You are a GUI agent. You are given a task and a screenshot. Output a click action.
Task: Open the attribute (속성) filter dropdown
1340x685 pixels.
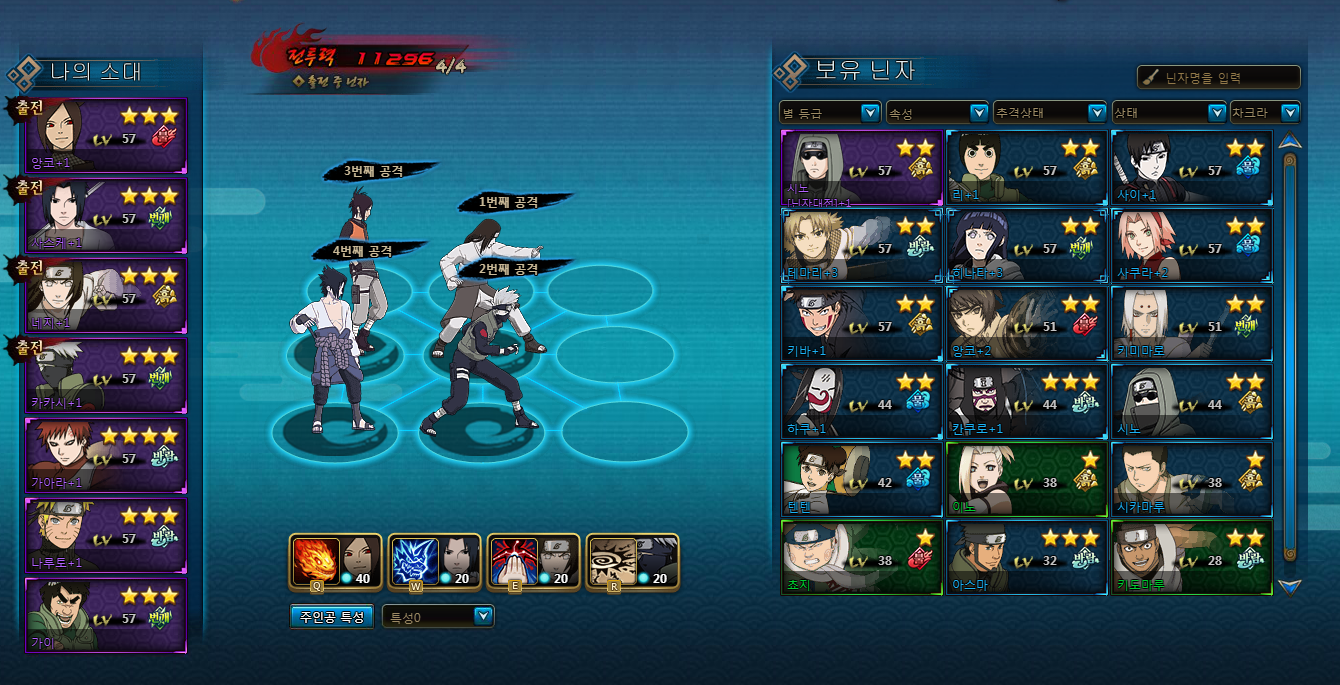pos(937,113)
